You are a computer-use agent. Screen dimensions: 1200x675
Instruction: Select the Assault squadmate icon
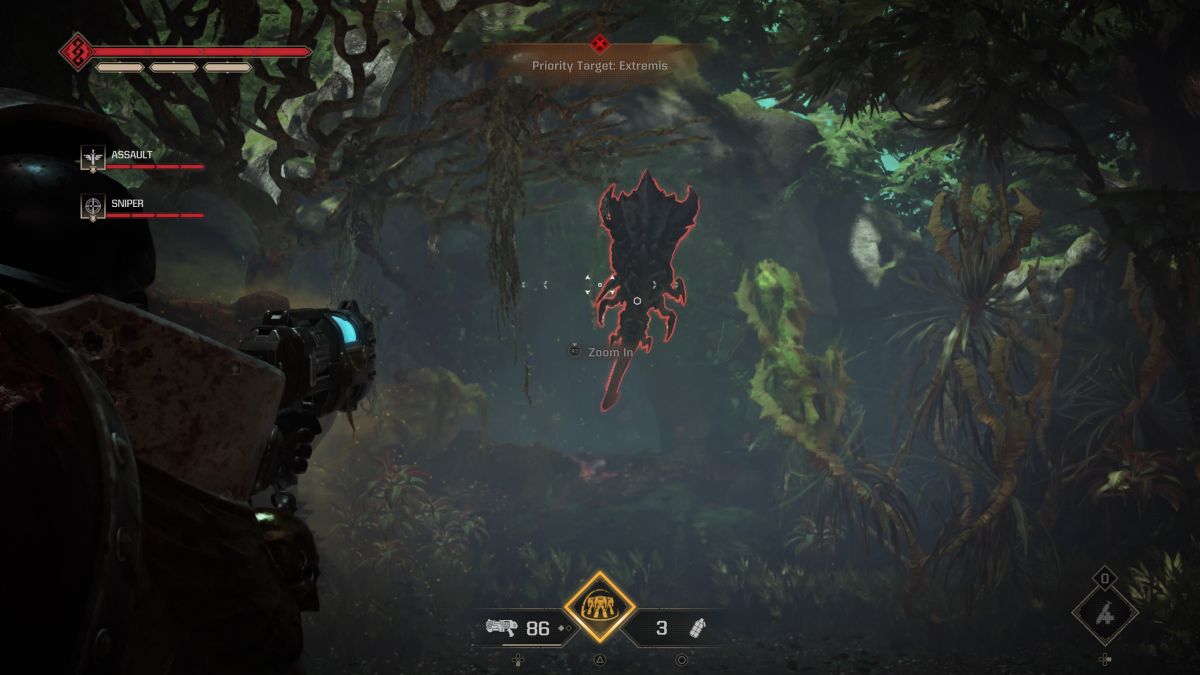[x=94, y=157]
